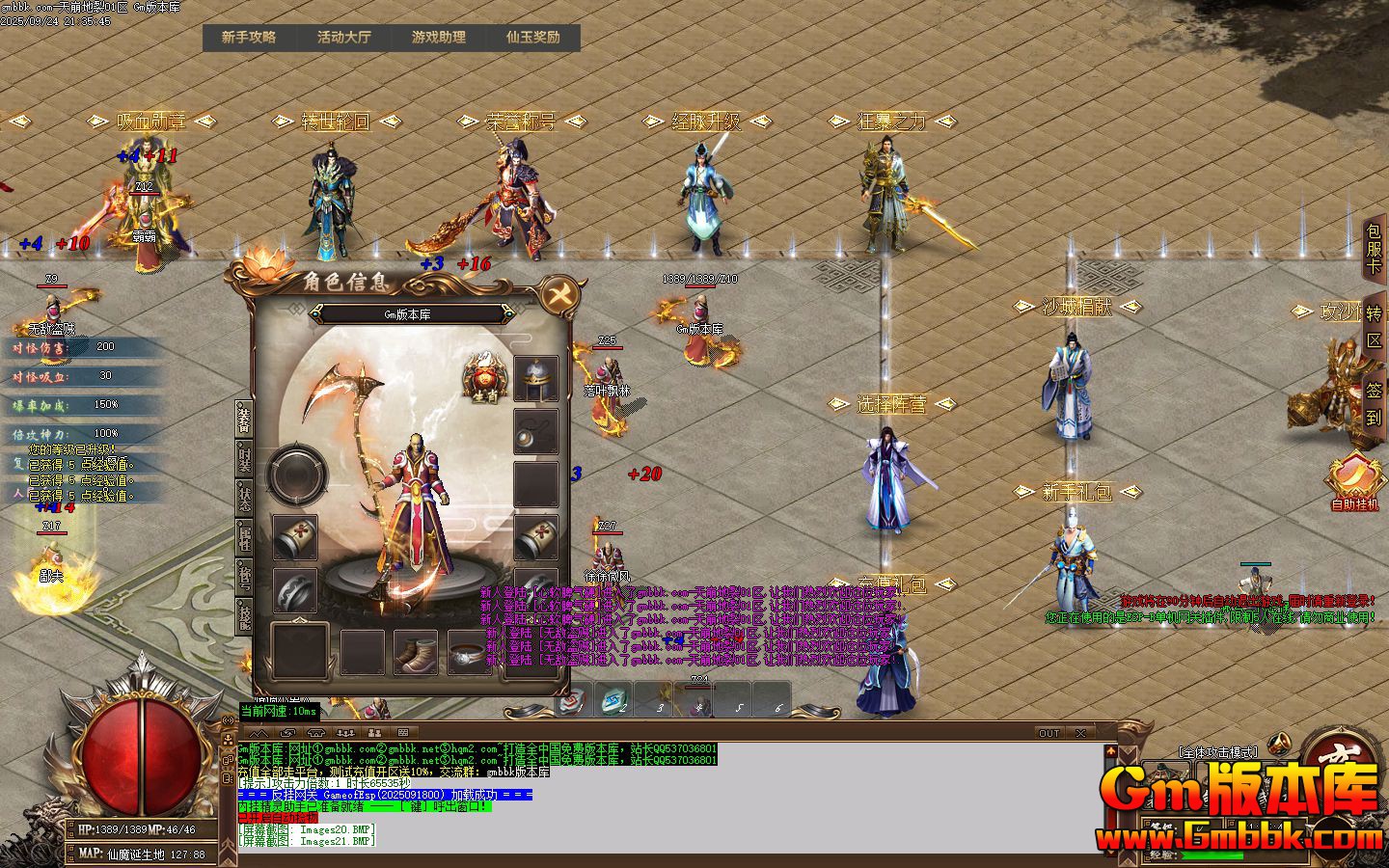Select the skill in hotbar slot 2
1389x868 pixels.
[x=614, y=700]
